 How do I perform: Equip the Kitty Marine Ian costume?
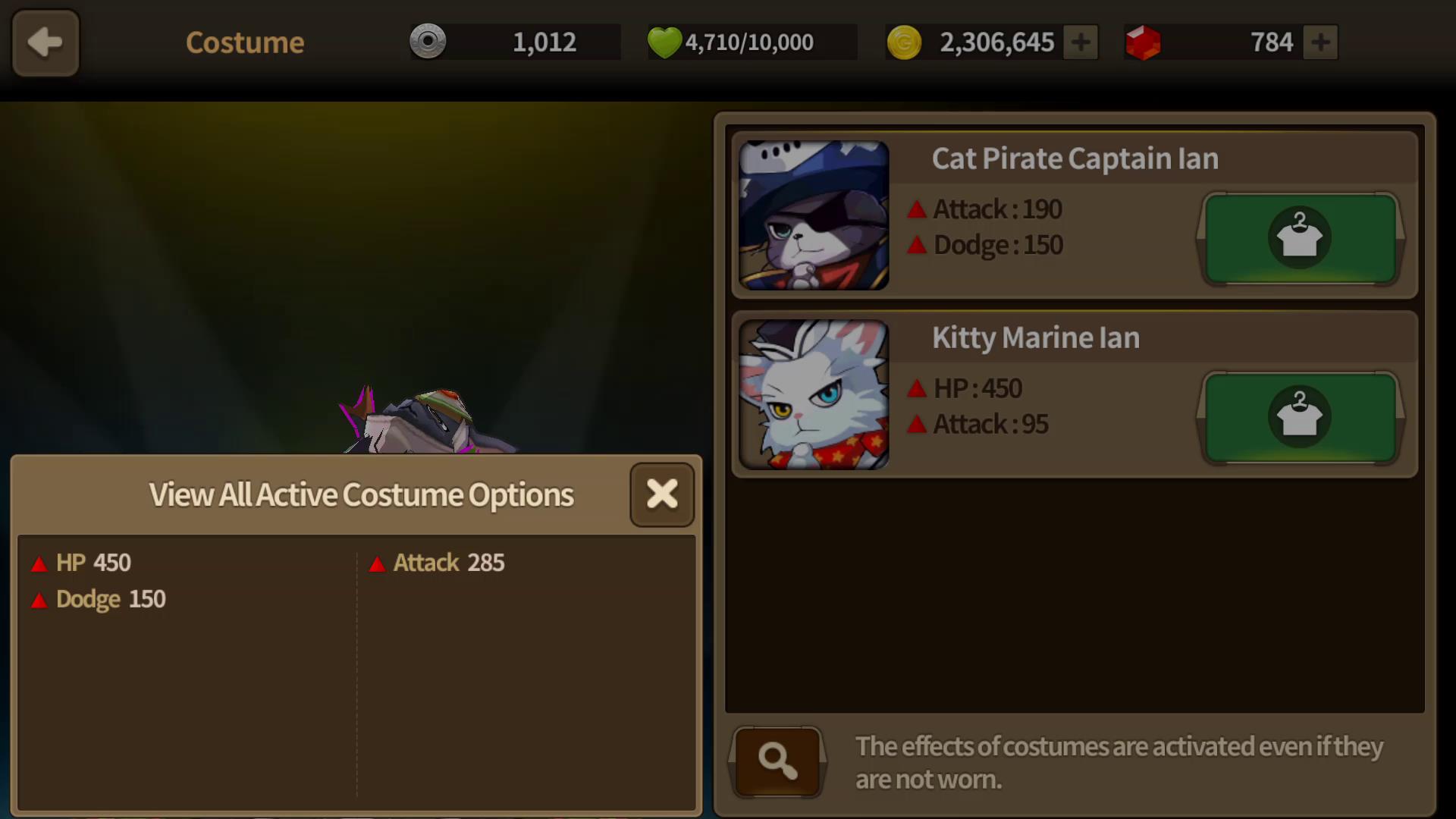pyautogui.click(x=1300, y=417)
